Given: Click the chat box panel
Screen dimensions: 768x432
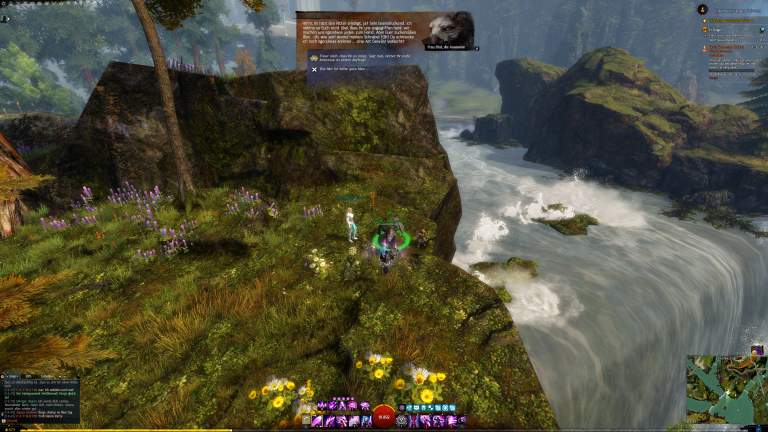Looking at the screenshot, I should 40,402.
